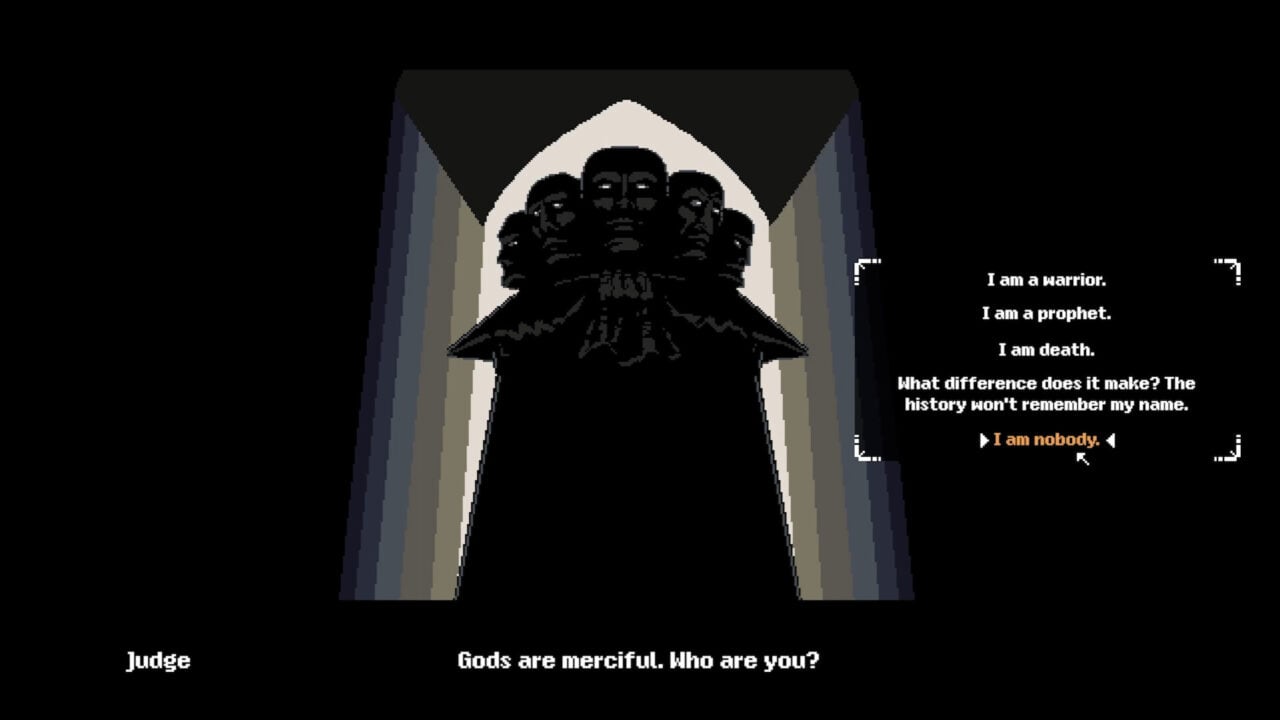
Task: Confirm the highlighted "I am nobody." choice
Action: [x=1044, y=439]
